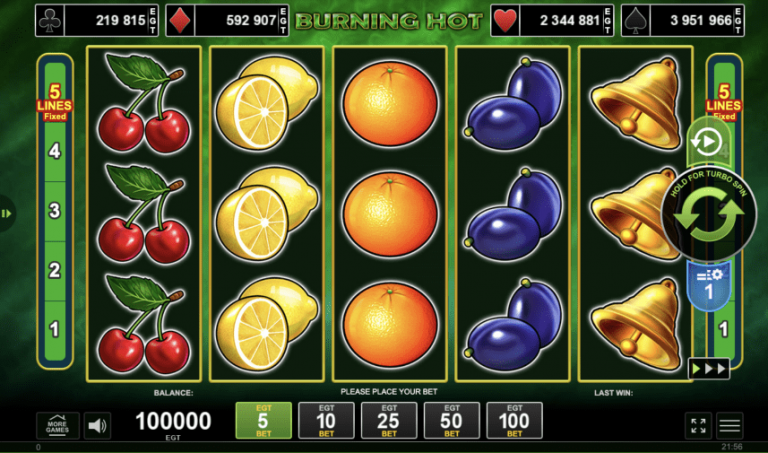Select the 5 bet button
Viewport: 768px width, 453px height.
click(x=265, y=420)
